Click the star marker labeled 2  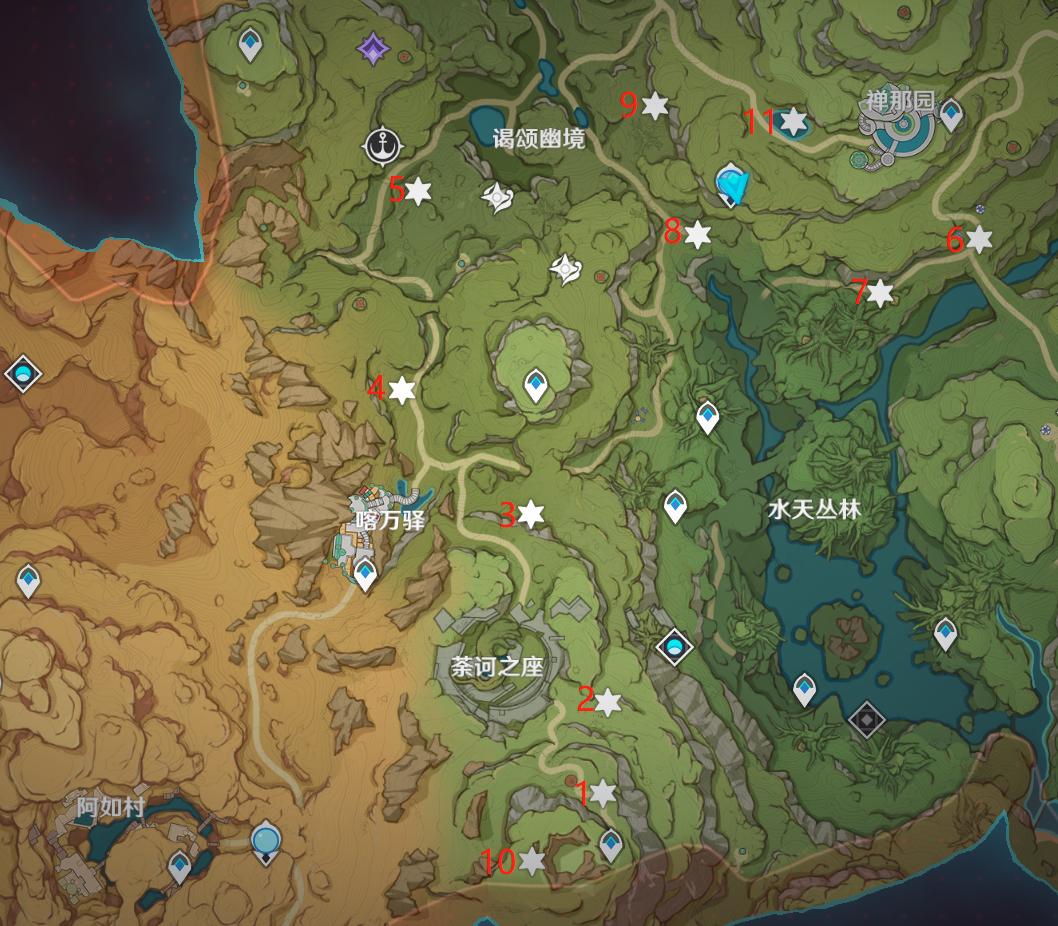608,702
